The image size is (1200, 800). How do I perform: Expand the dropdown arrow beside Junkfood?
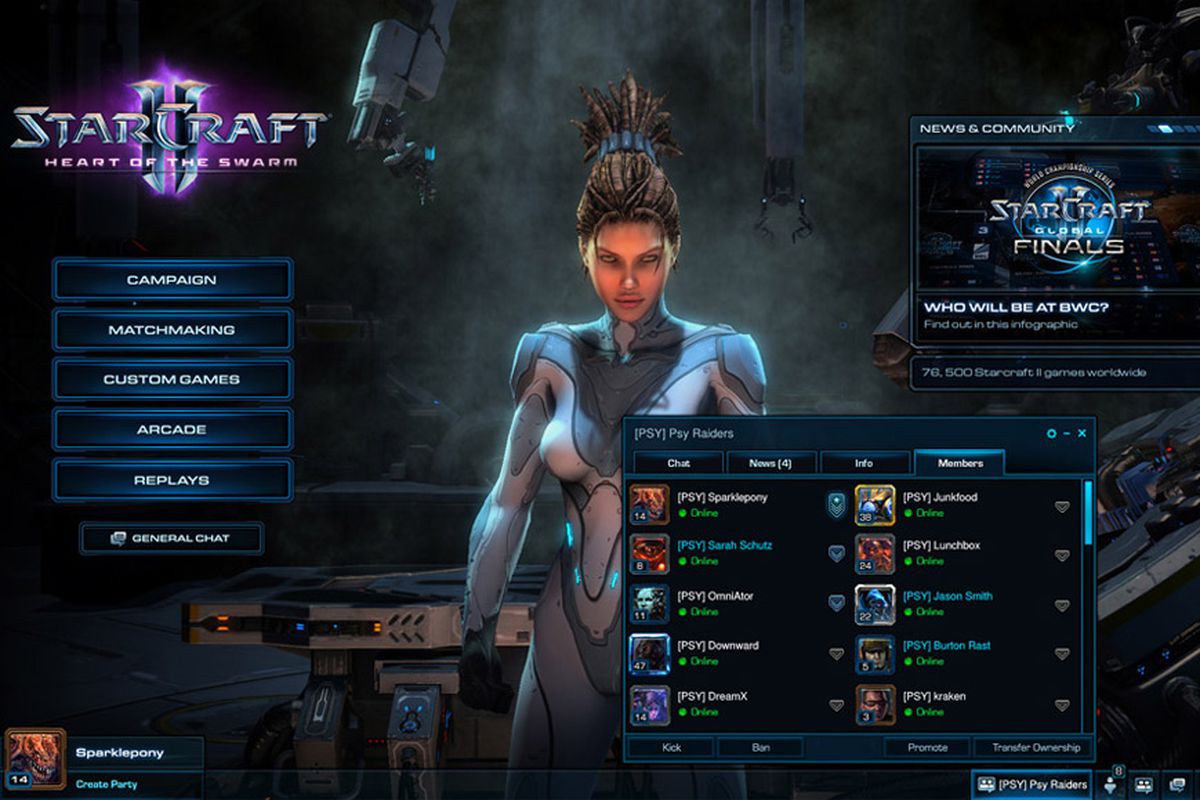[x=1062, y=507]
